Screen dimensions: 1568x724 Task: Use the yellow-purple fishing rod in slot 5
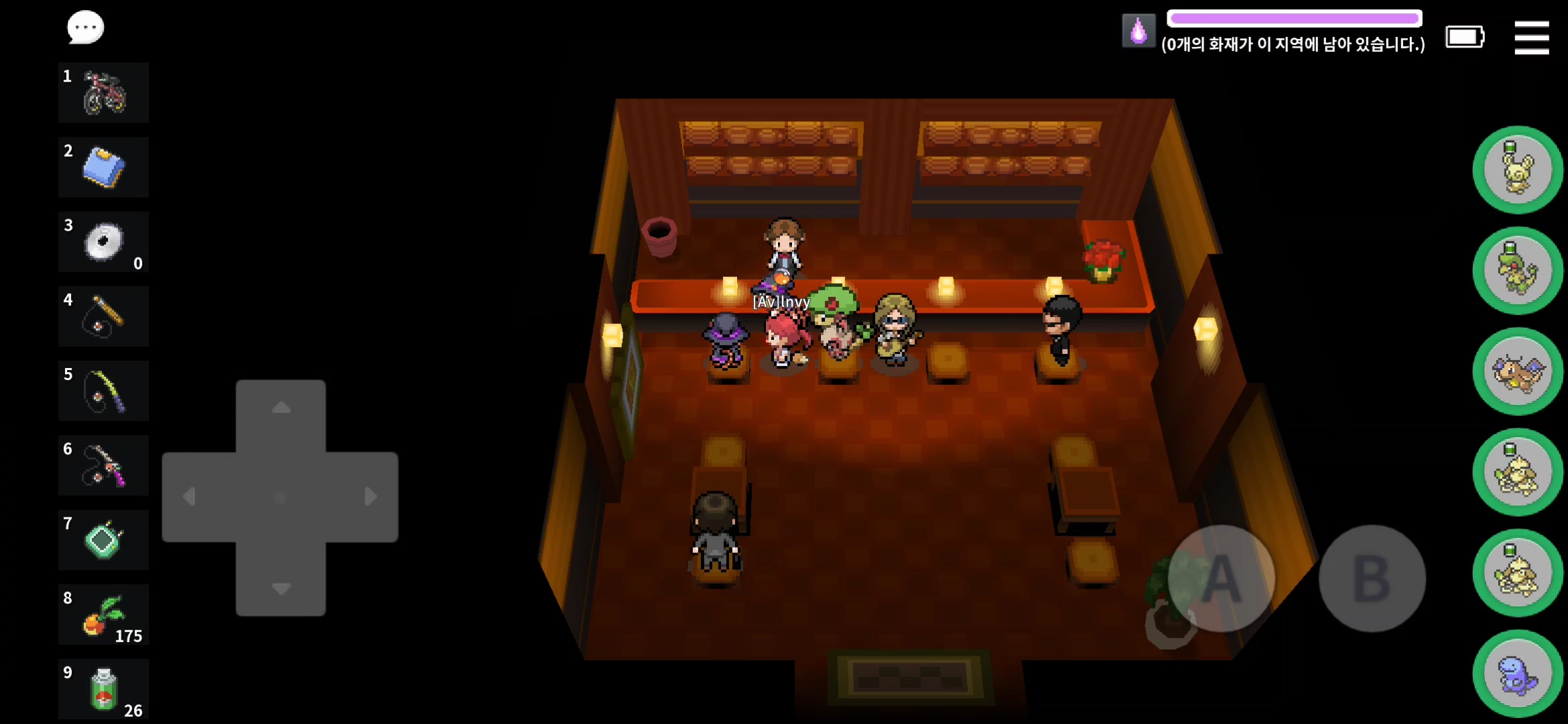[104, 391]
